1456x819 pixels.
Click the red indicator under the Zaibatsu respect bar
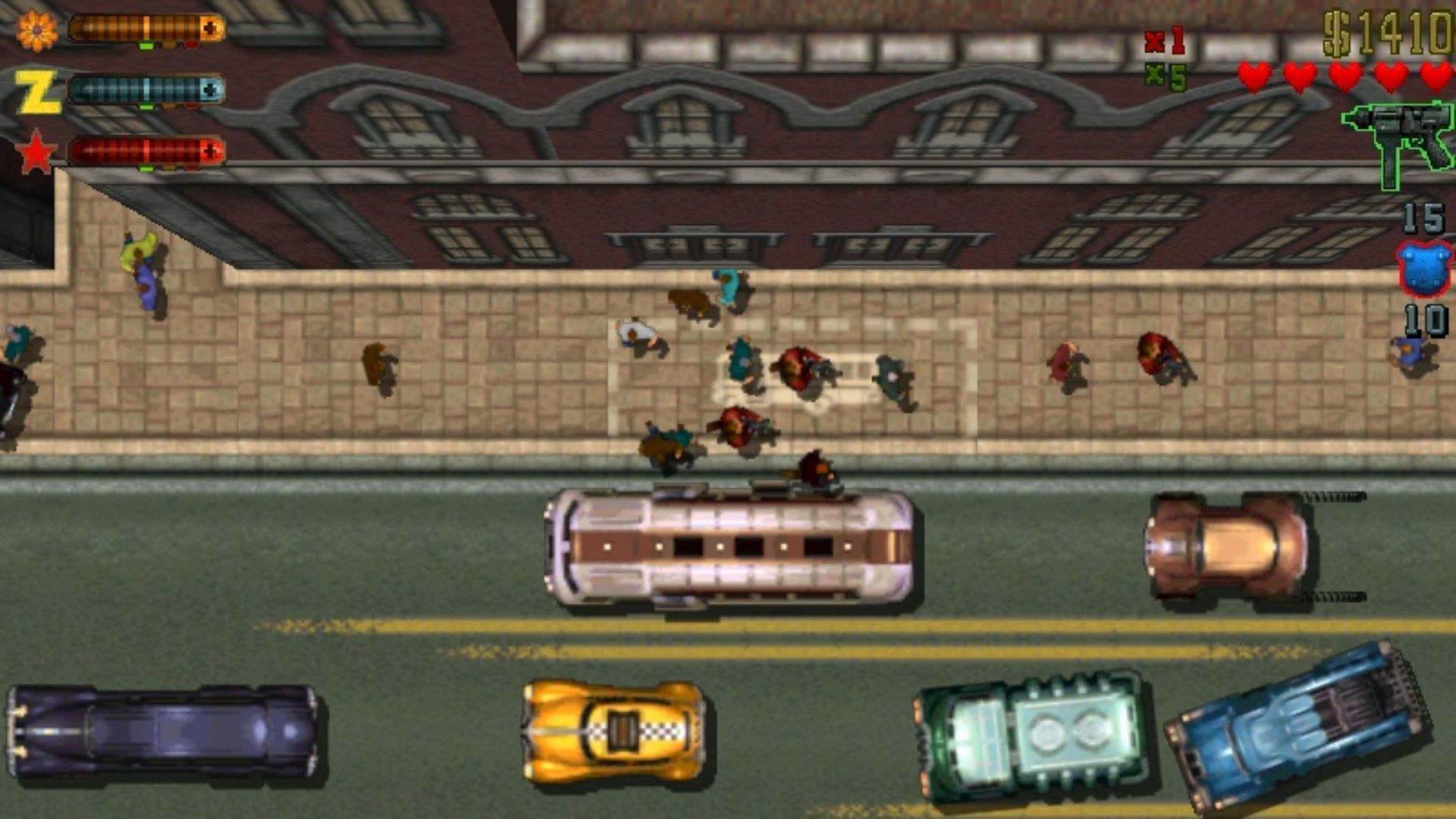[192, 106]
